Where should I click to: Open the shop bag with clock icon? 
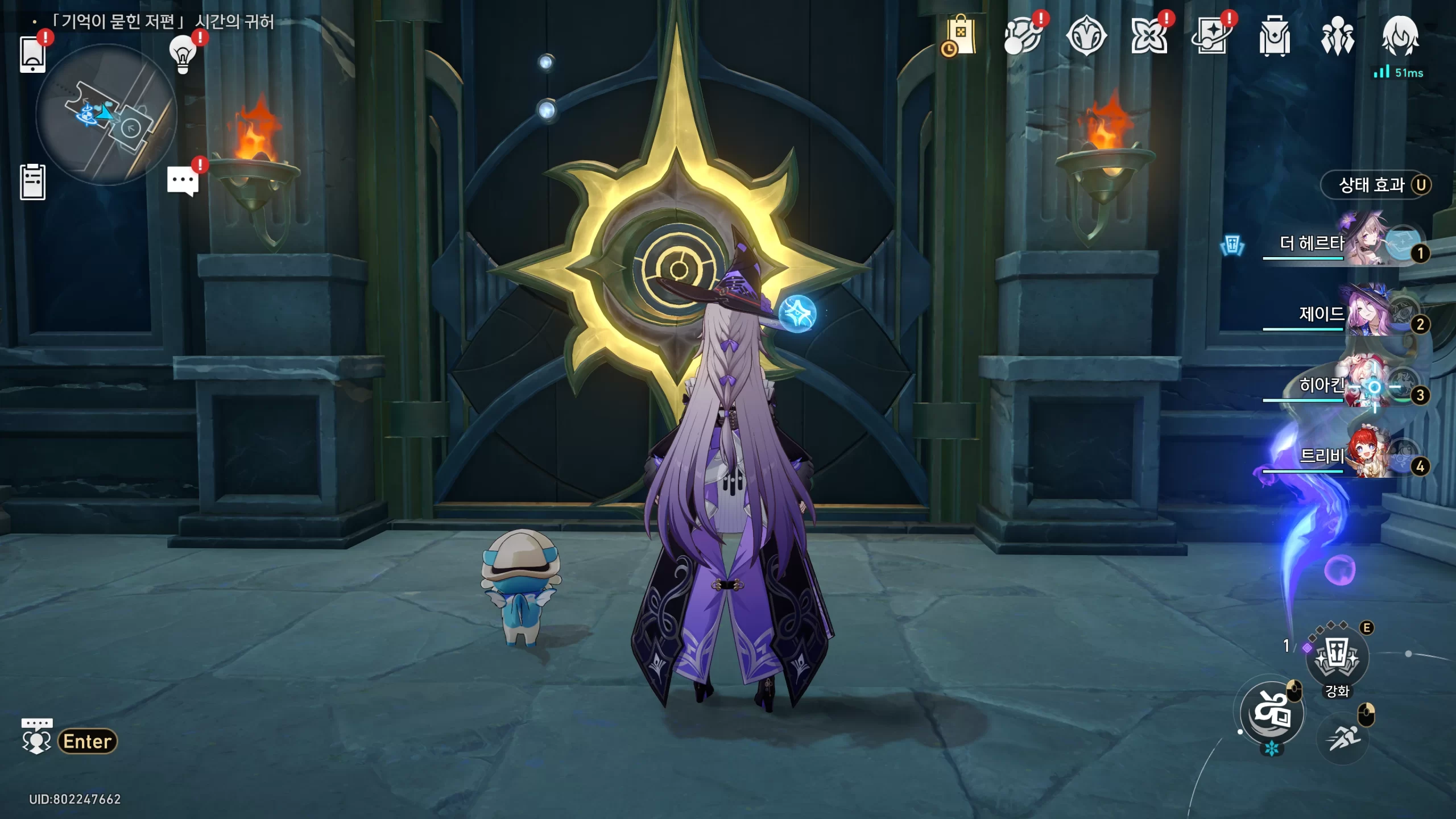click(961, 36)
